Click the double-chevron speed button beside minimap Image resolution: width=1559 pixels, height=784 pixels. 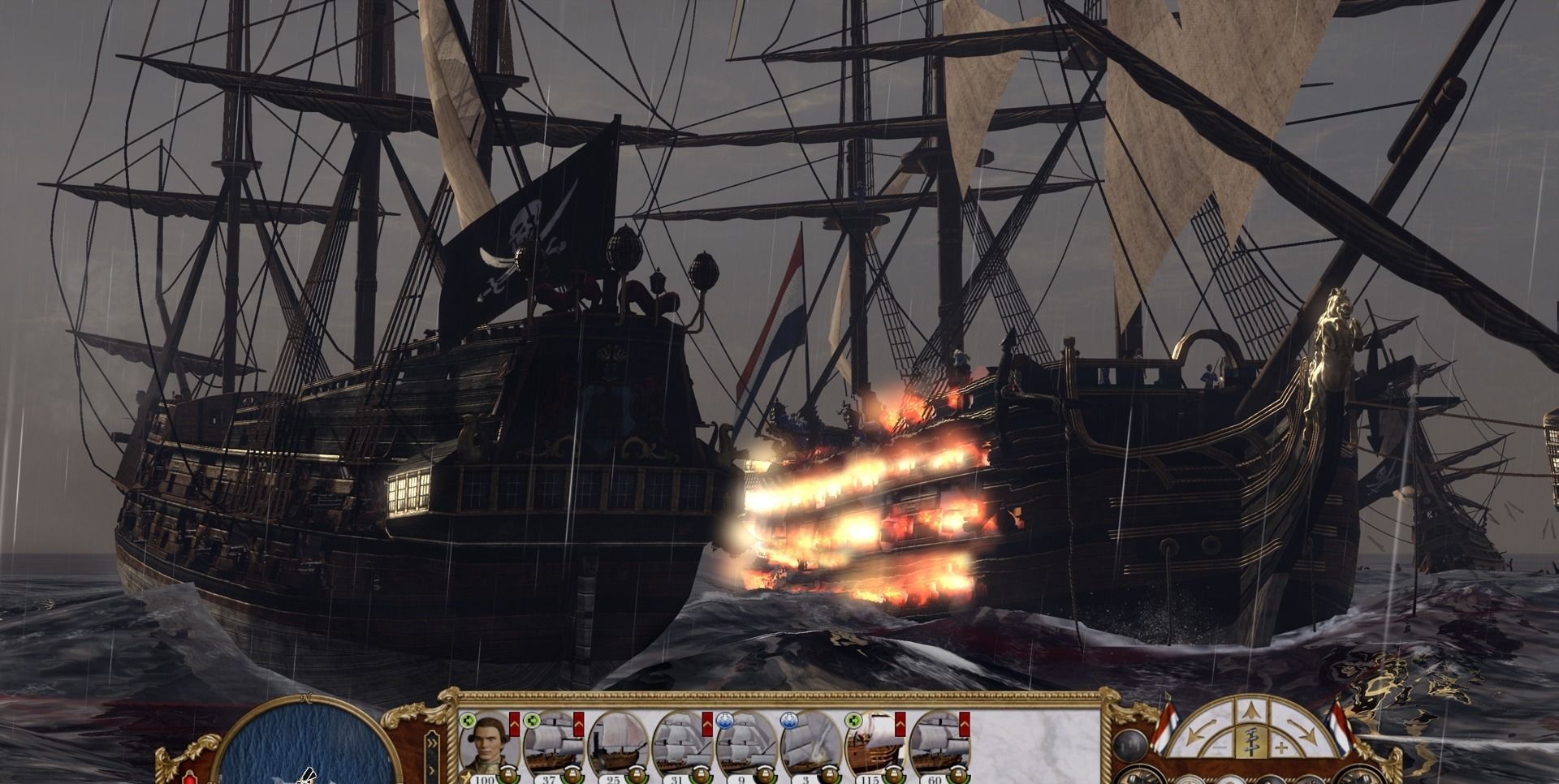click(x=431, y=742)
